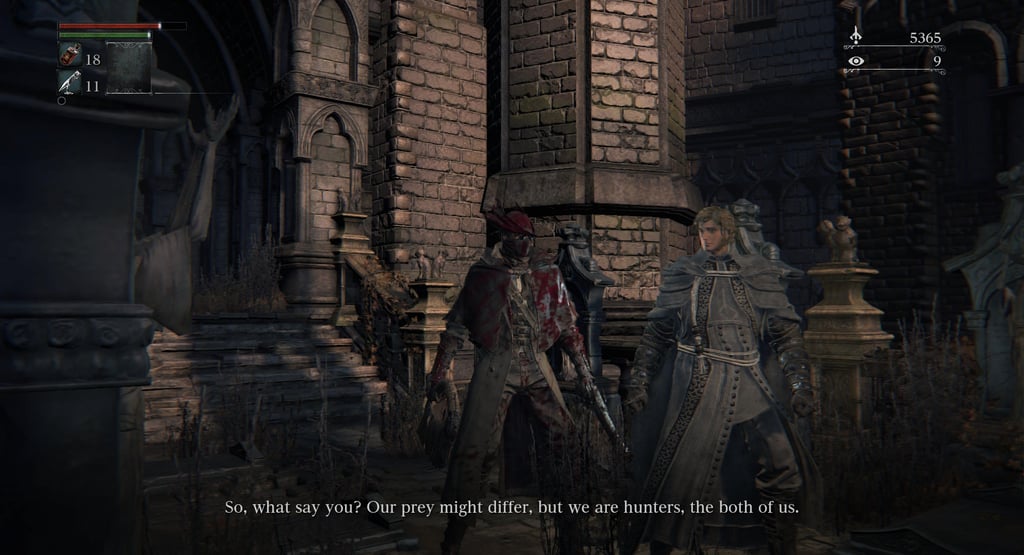Click the empty quick item slot
This screenshot has height=555, width=1024.
tap(129, 68)
